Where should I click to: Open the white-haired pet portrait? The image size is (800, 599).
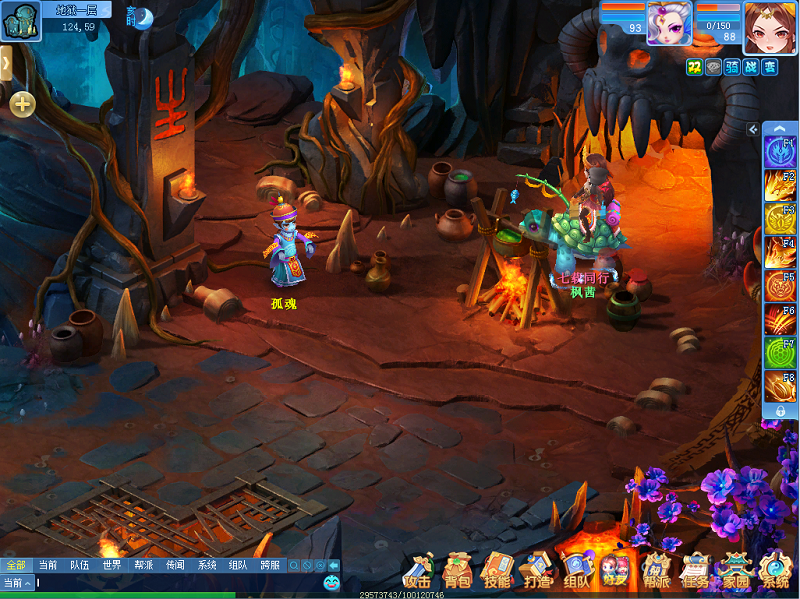[669, 24]
